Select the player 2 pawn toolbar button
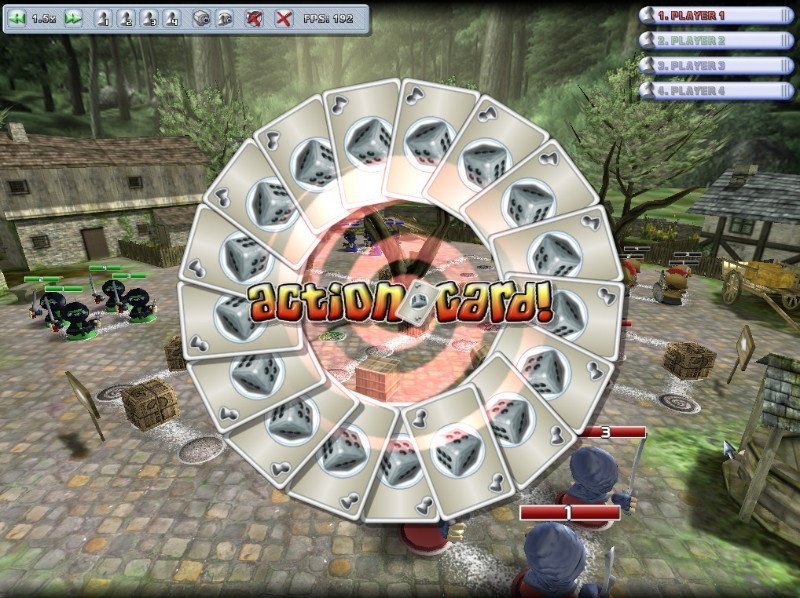This screenshot has height=598, width=800. [x=125, y=19]
